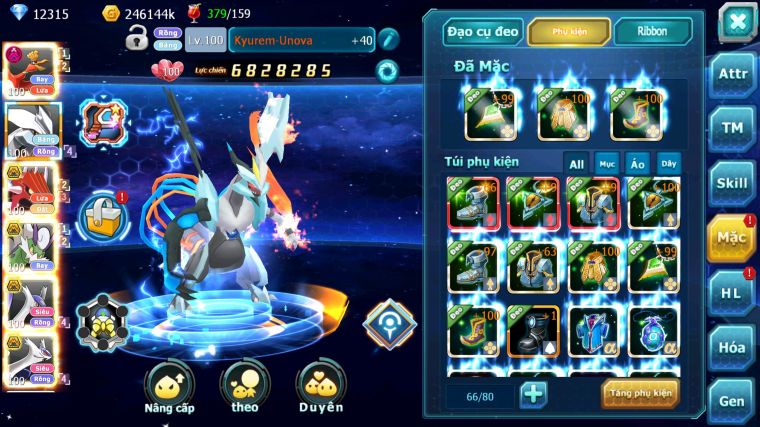Open the TM side tab
The width and height of the screenshot is (760, 427).
(731, 128)
